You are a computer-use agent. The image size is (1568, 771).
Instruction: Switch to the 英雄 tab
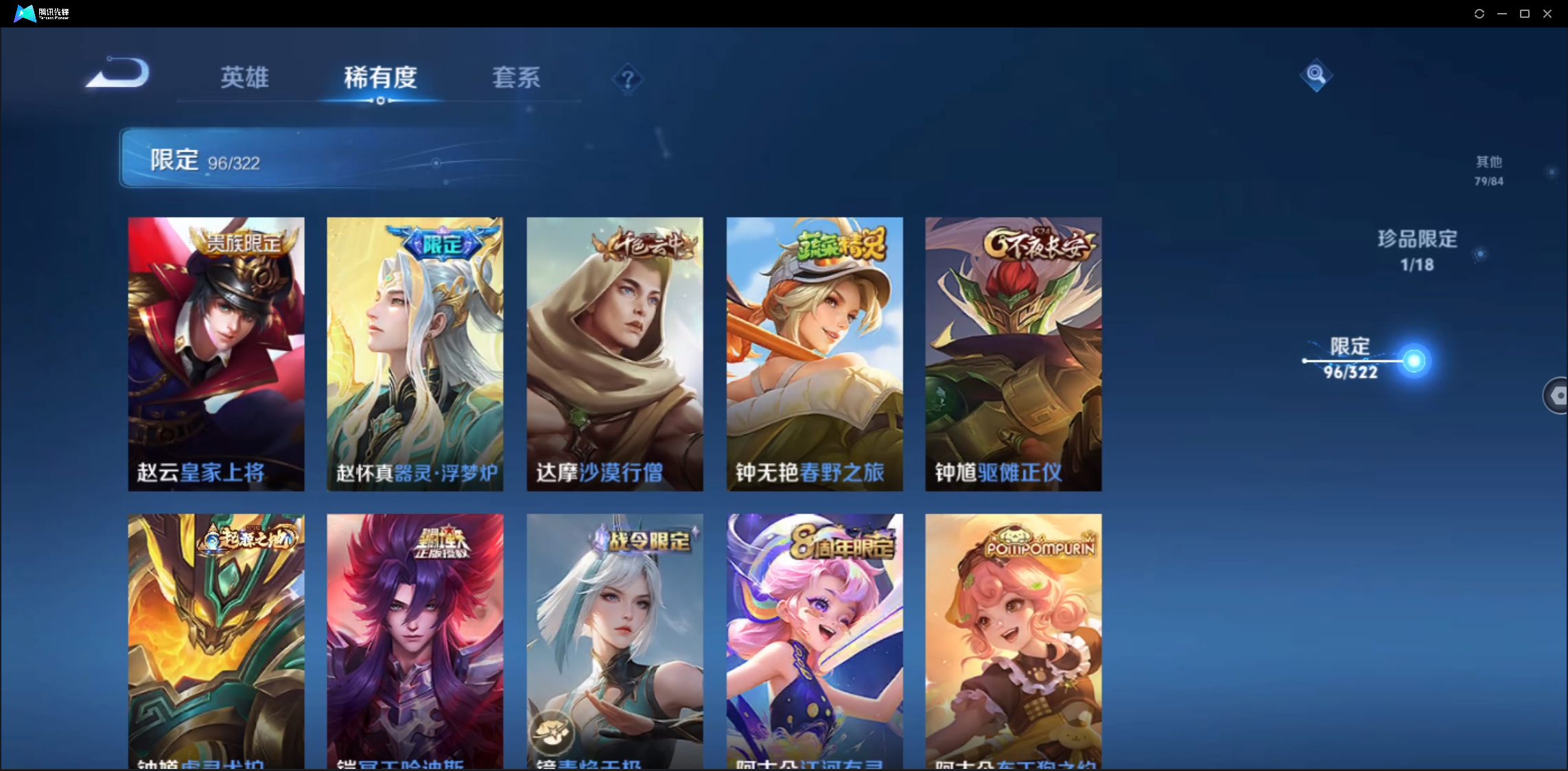point(244,78)
